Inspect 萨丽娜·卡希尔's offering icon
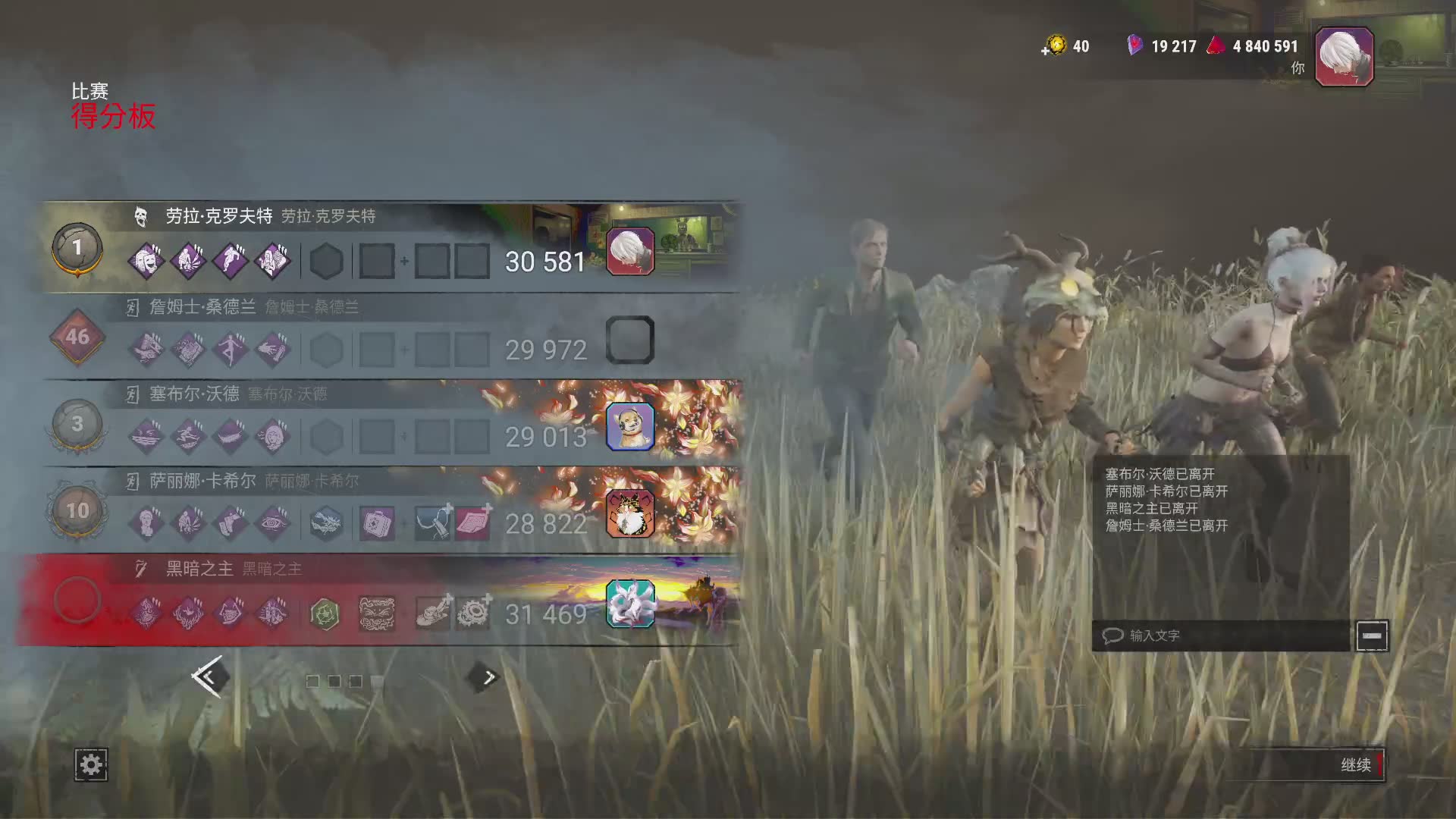This screenshot has width=1456, height=819. pos(325,524)
